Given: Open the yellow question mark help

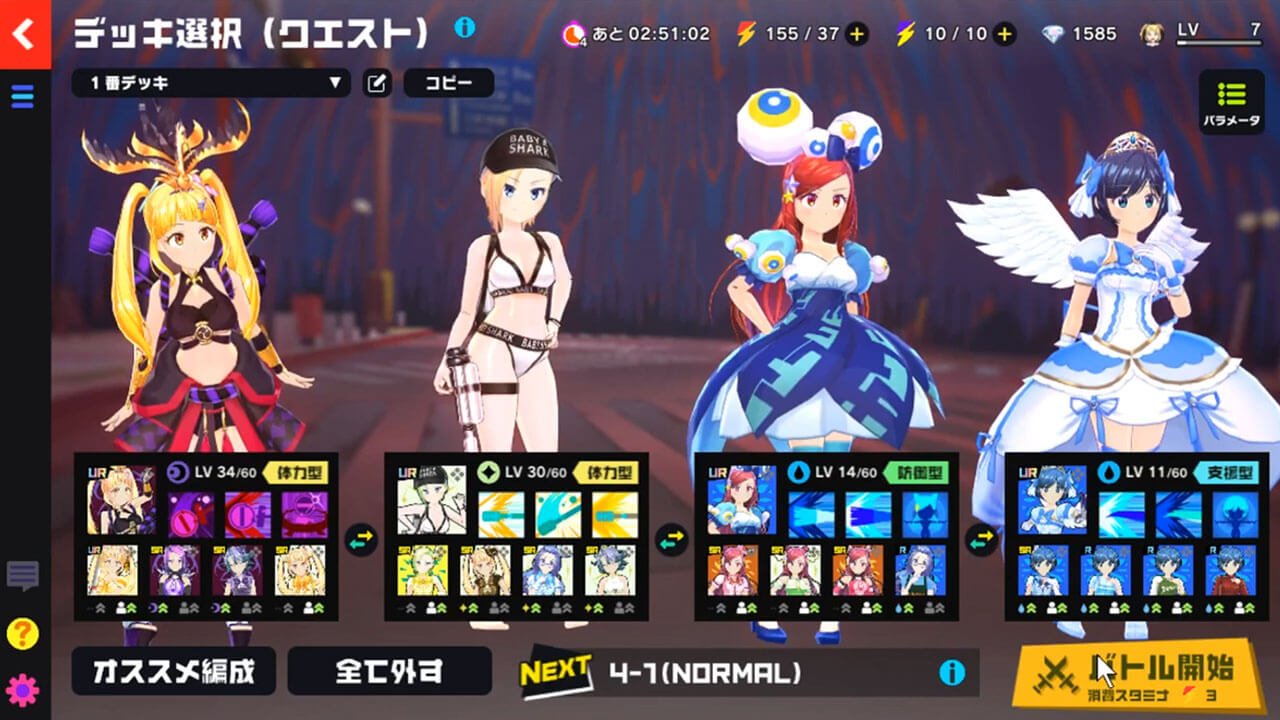Looking at the screenshot, I should tap(22, 633).
